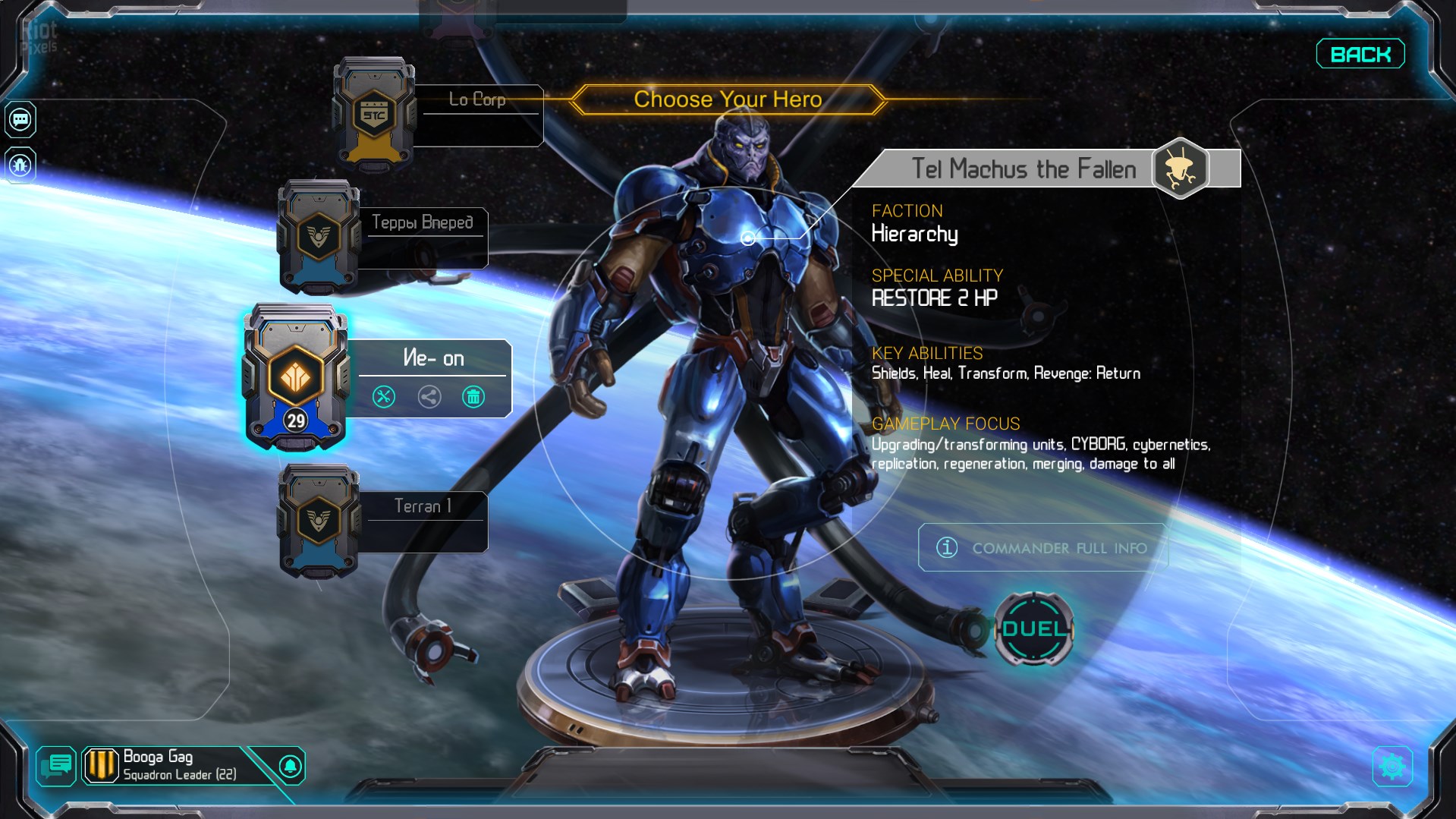Delete the selected deck via trash icon

pyautogui.click(x=473, y=396)
